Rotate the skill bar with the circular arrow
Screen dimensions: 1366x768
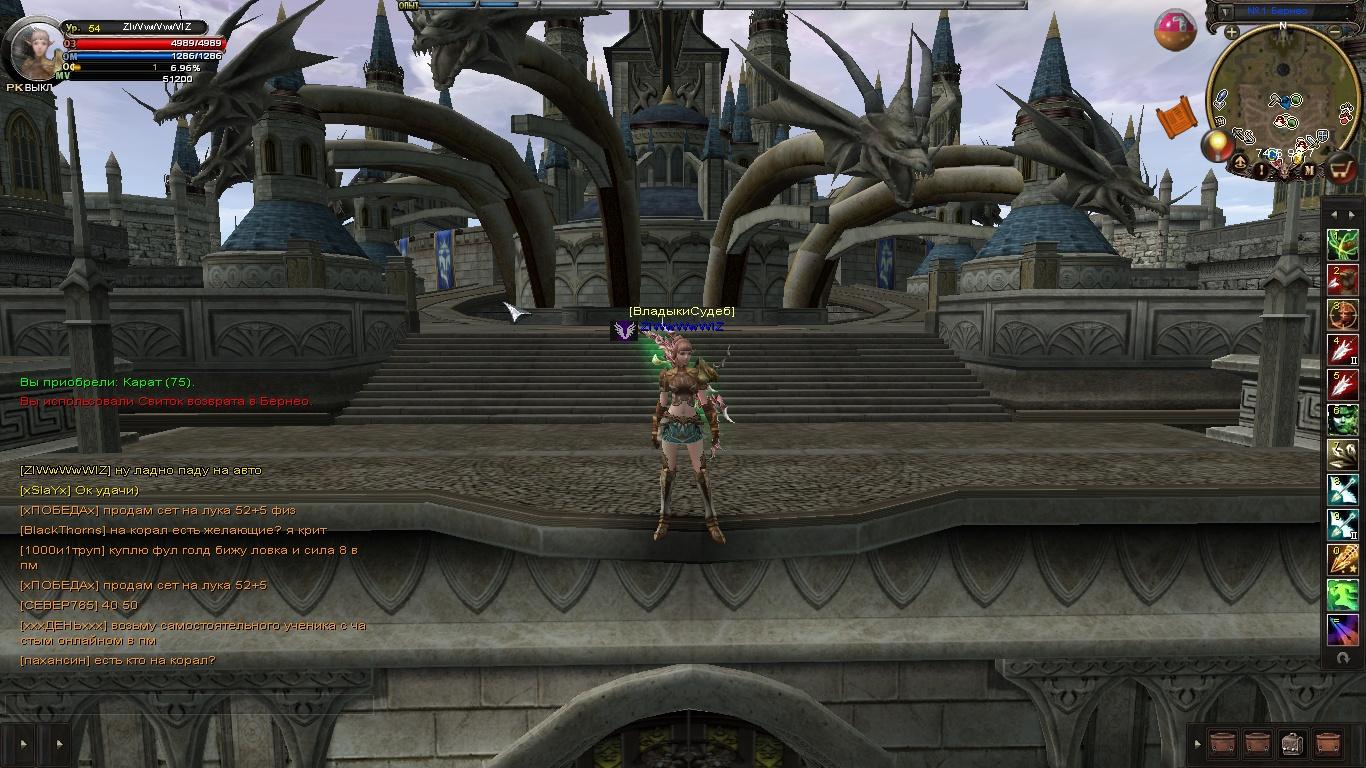[x=1342, y=658]
